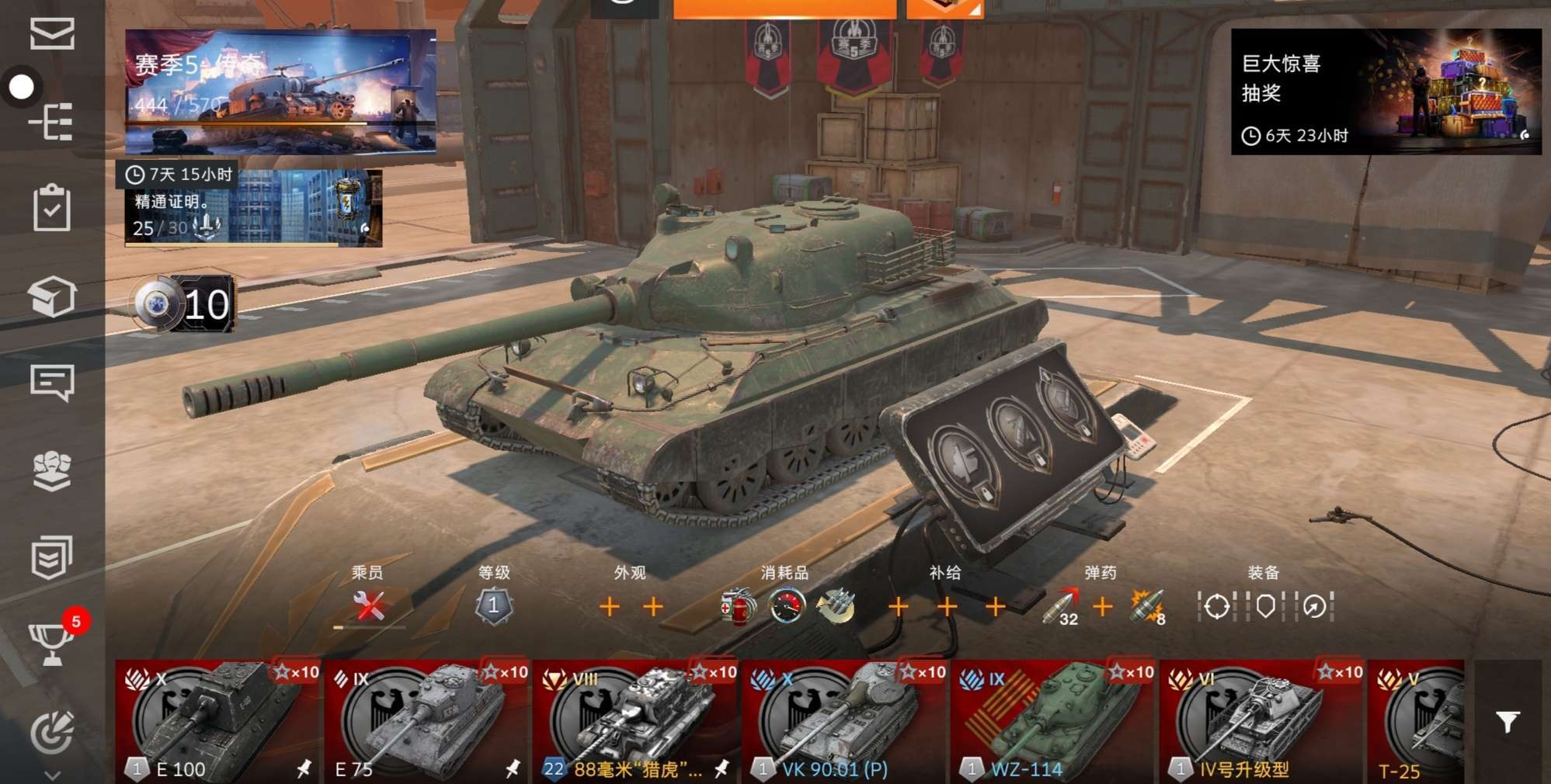This screenshot has width=1551, height=784.
Task: Open the 等级 level badge
Action: tap(493, 606)
